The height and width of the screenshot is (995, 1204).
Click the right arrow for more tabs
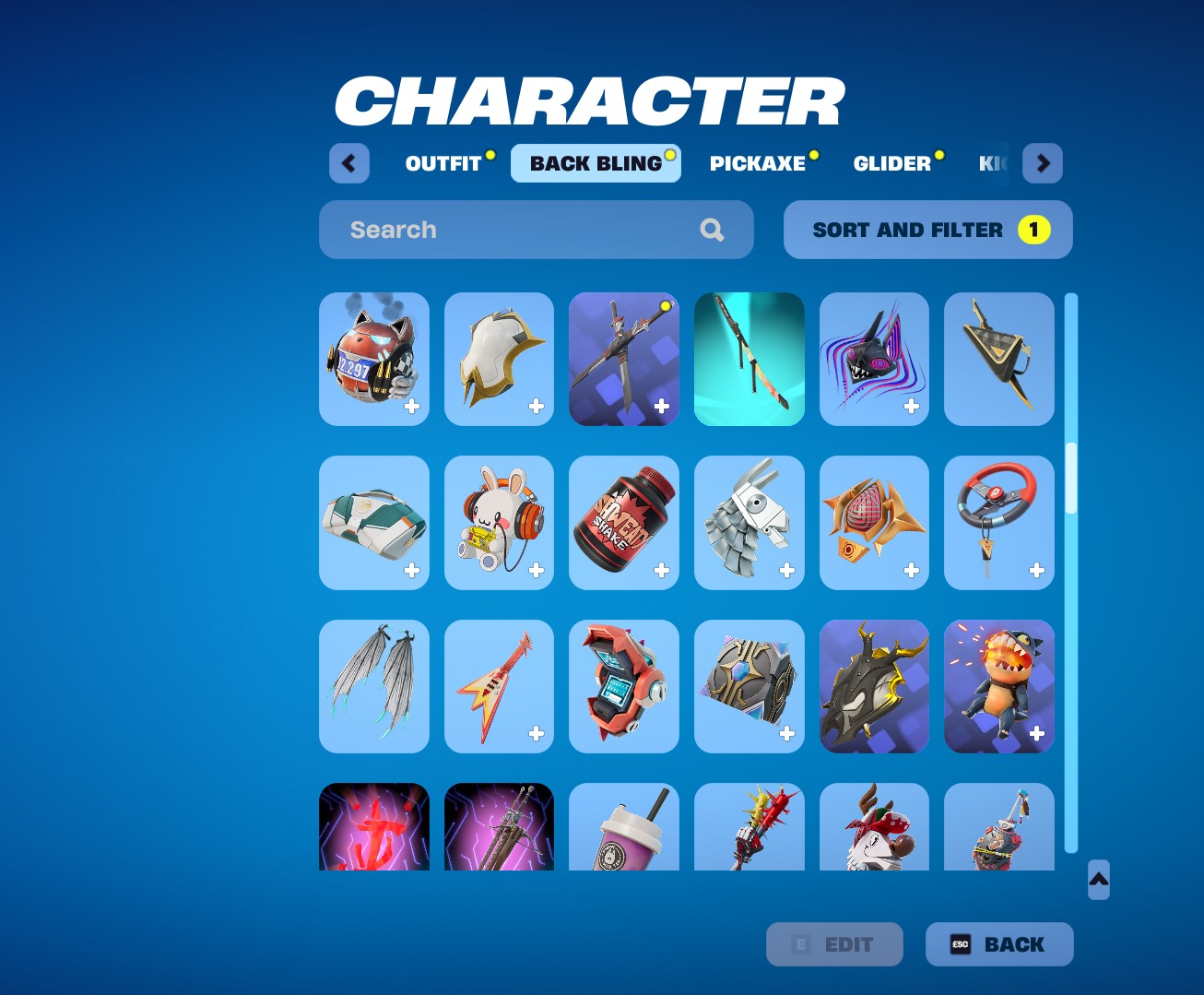click(1043, 164)
